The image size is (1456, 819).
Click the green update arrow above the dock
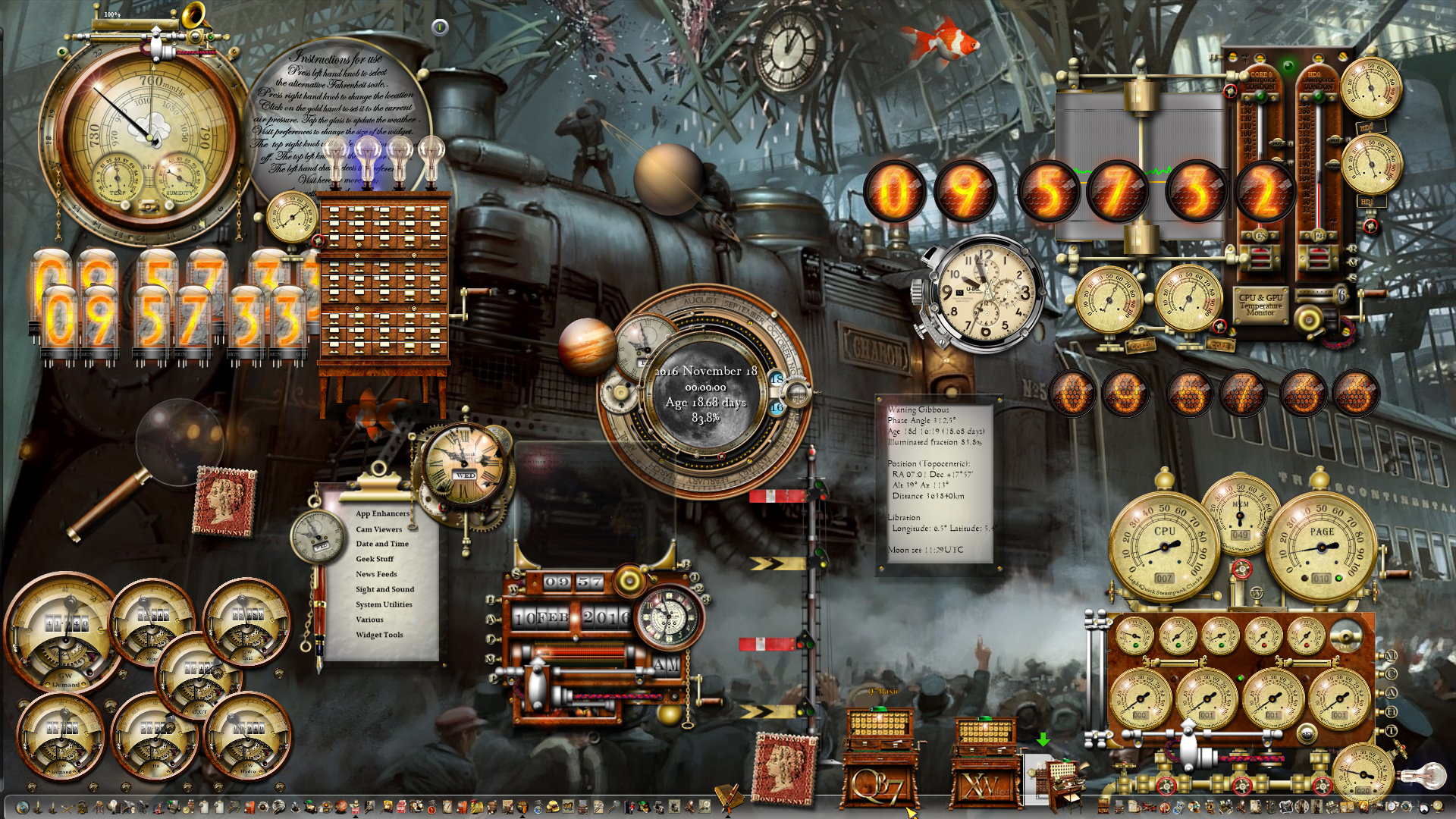point(1045,738)
